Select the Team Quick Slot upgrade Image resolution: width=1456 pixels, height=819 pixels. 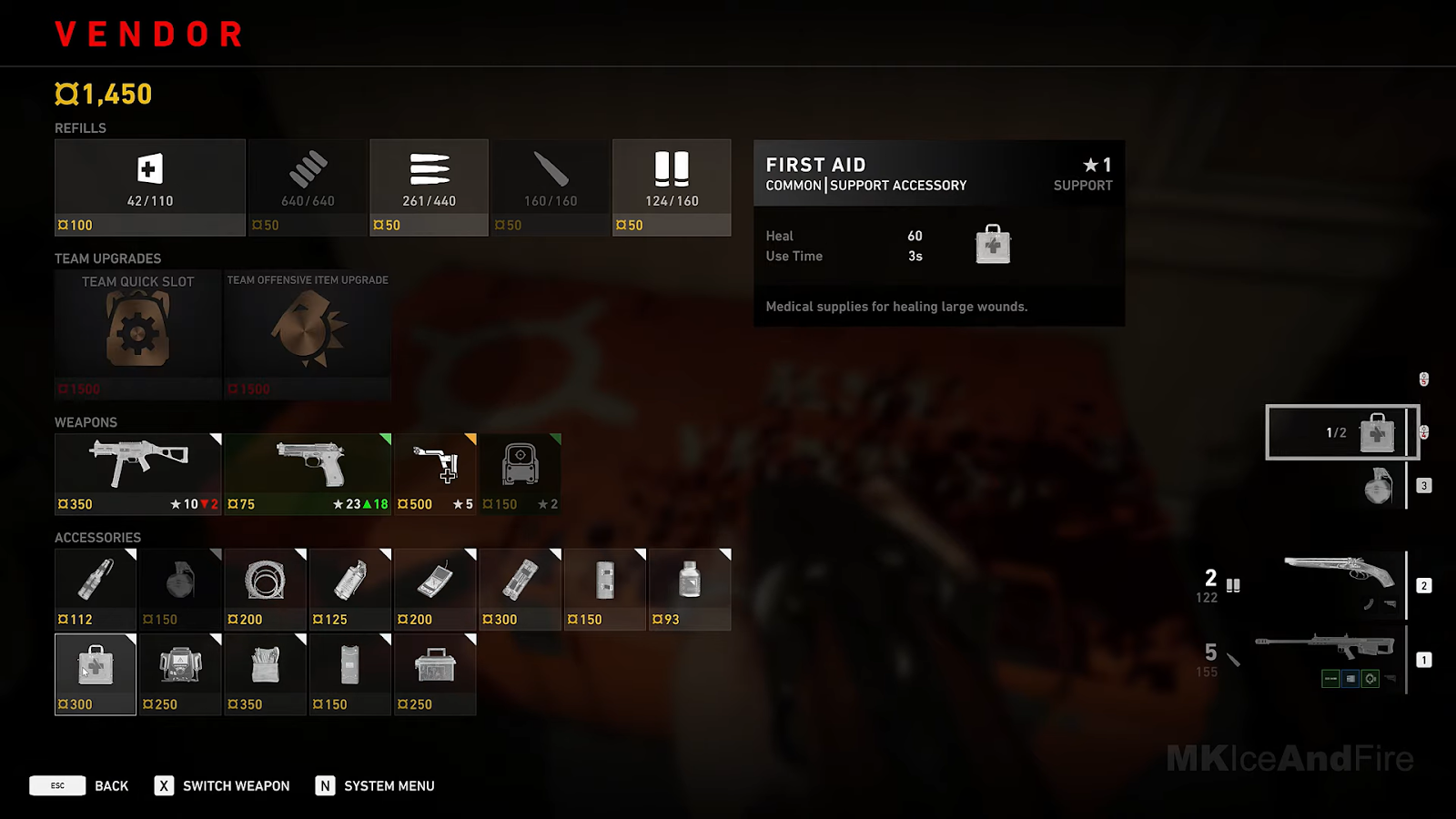pyautogui.click(x=137, y=334)
